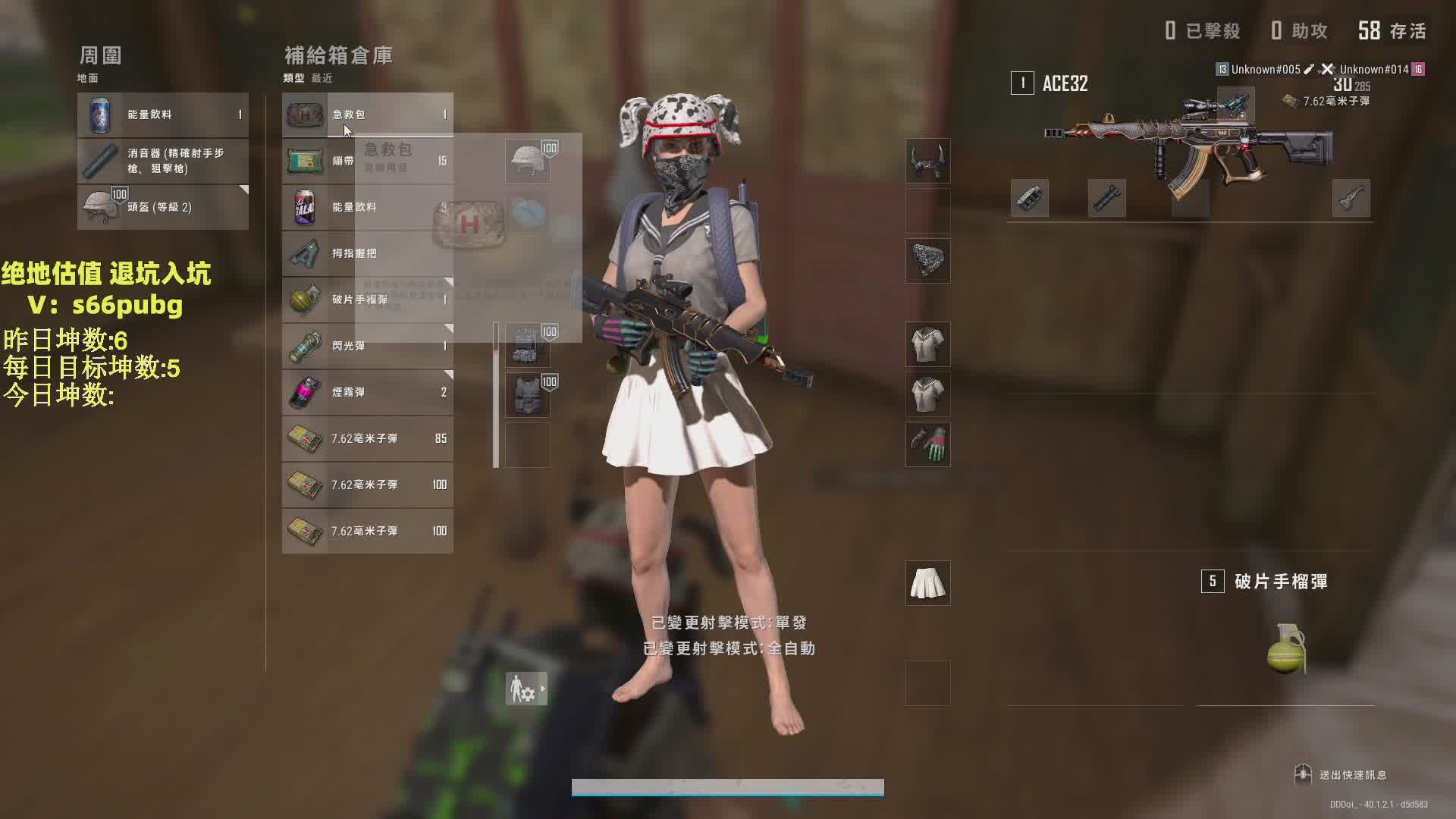The image size is (1456, 819).
Task: Sort the inventory by recent (最近)
Action: (322, 78)
